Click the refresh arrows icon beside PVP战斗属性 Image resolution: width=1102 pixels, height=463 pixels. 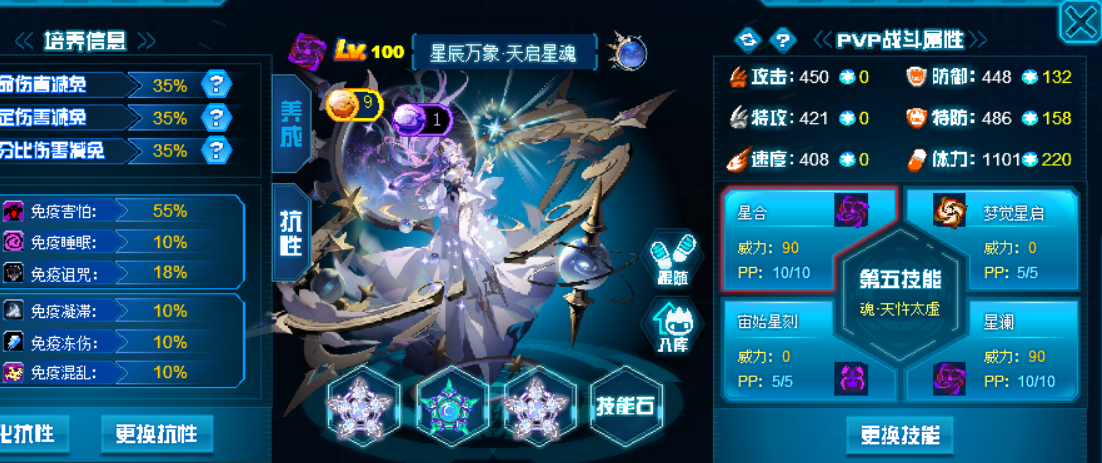coord(748,40)
